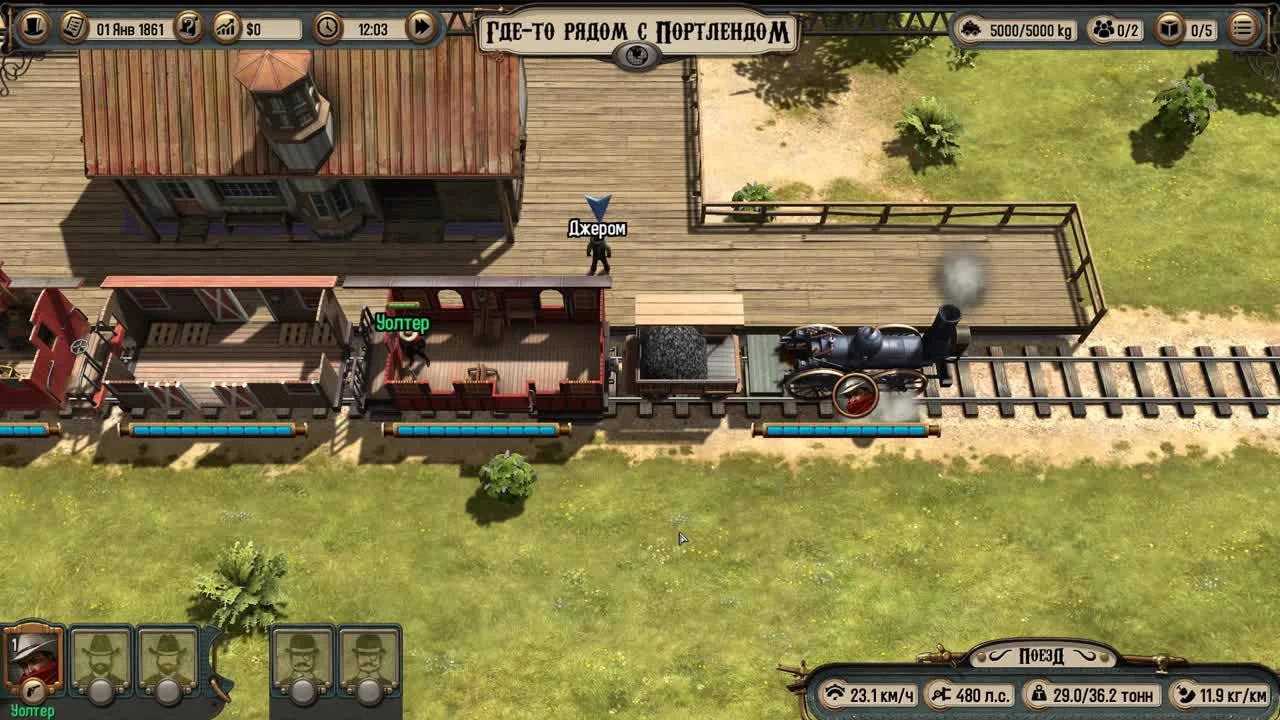Click the Где-то рядом с Портлендом banner
The width and height of the screenshot is (1280, 720).
[x=636, y=28]
